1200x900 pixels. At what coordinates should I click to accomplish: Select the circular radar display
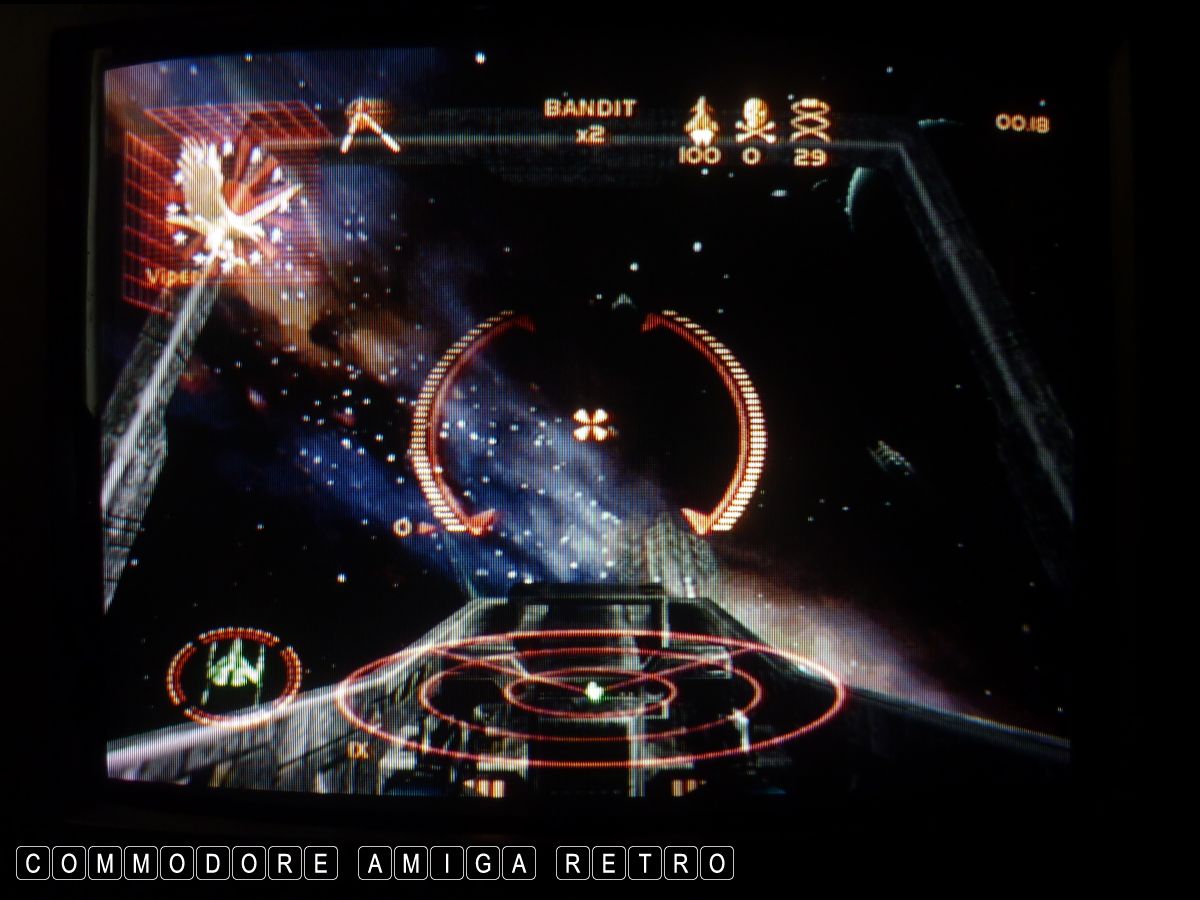591,693
